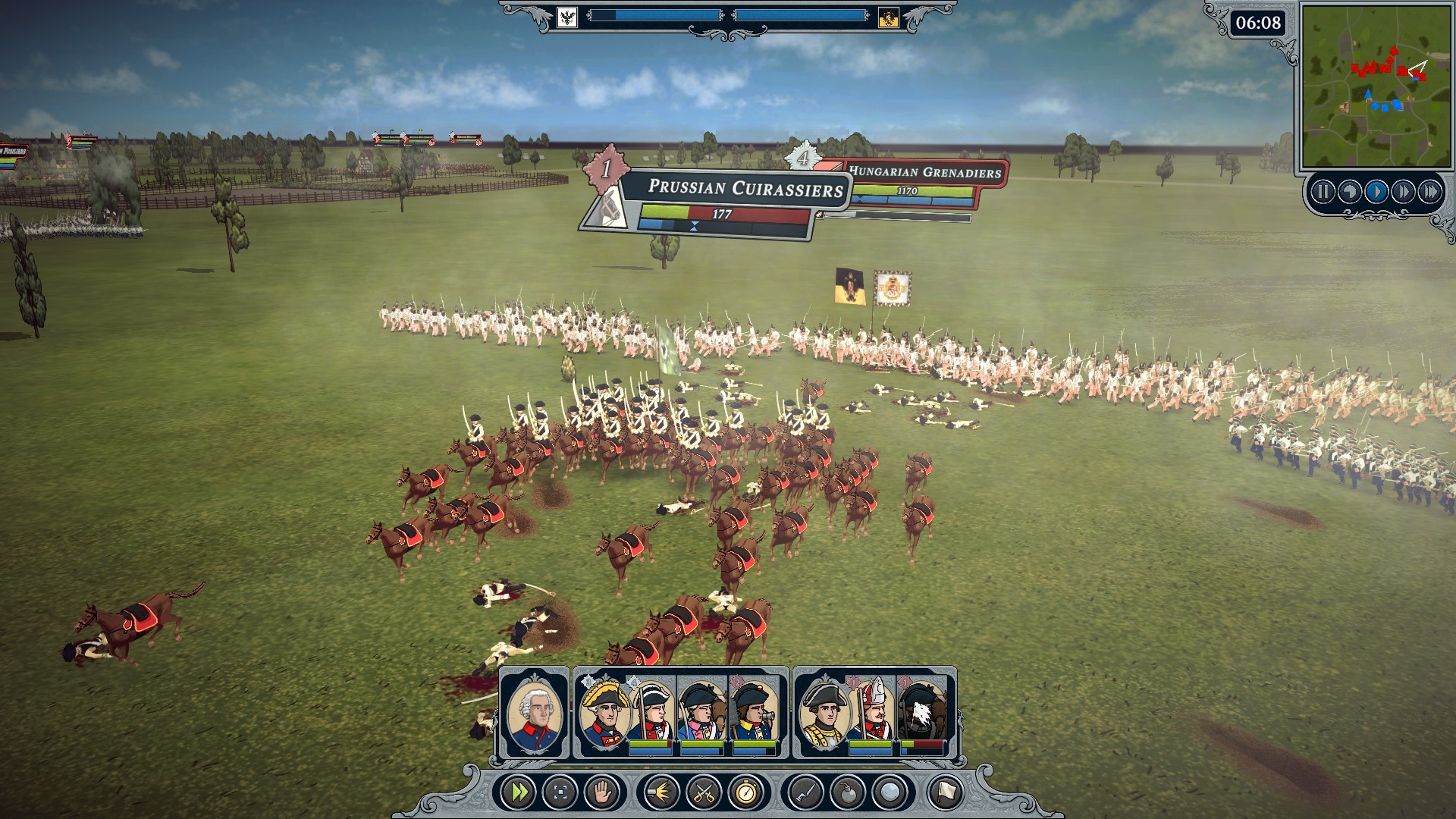Select the white-wigged general portrait
The height and width of the screenshot is (819, 1456).
(534, 713)
